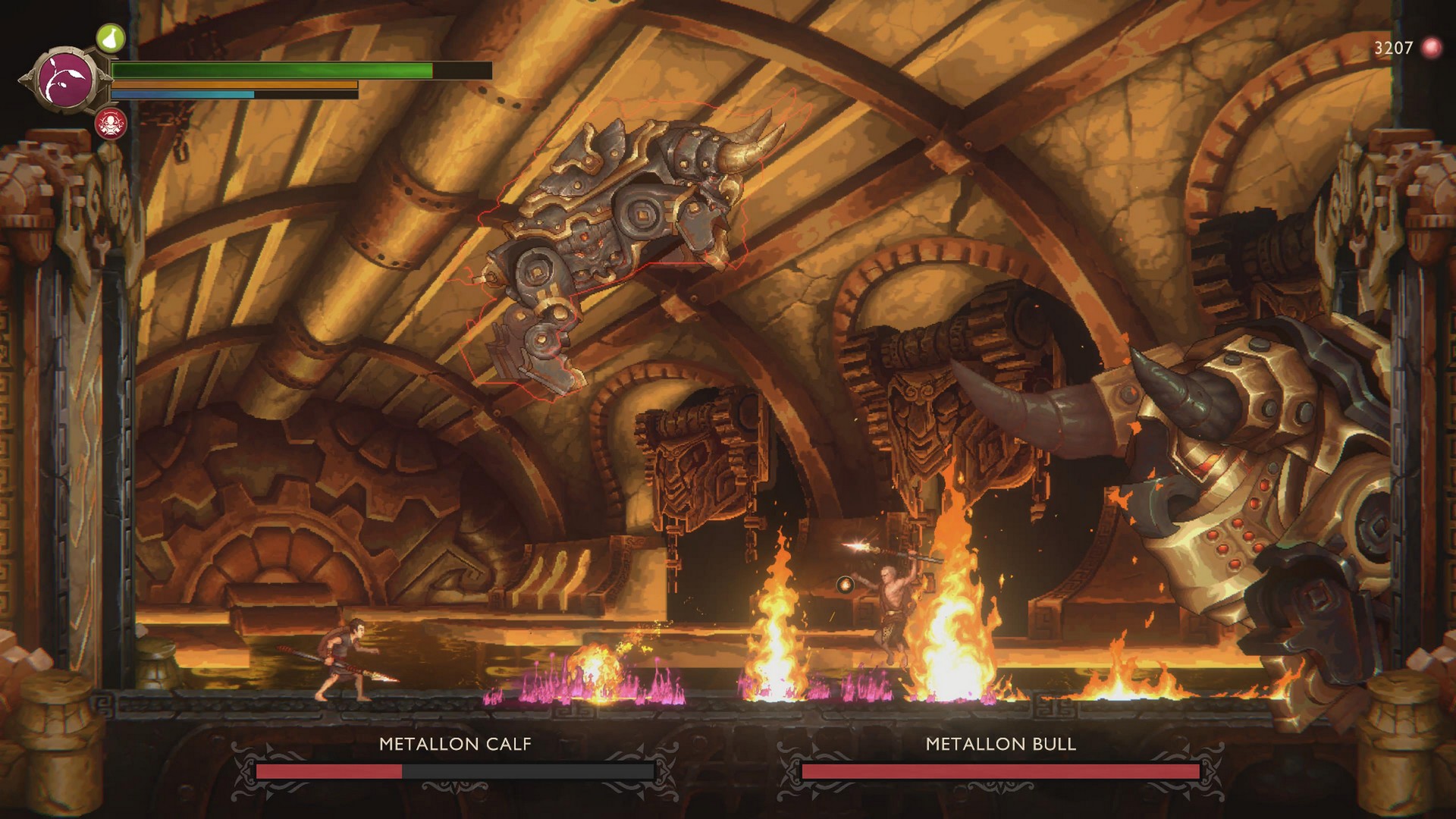The width and height of the screenshot is (1456, 819).
Task: Click the green flask potion icon
Action: coord(110,37)
